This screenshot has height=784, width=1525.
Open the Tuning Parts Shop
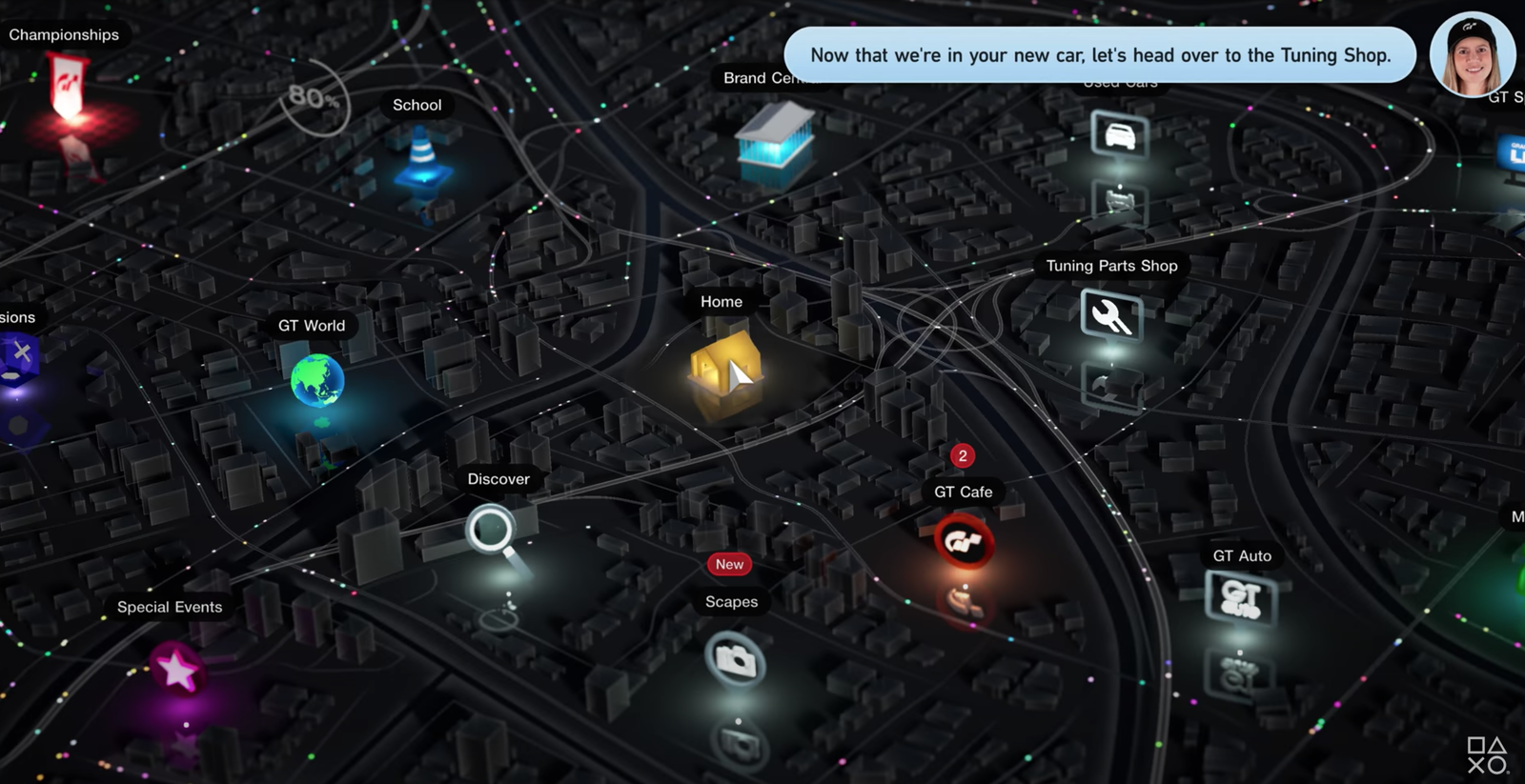coord(1110,315)
